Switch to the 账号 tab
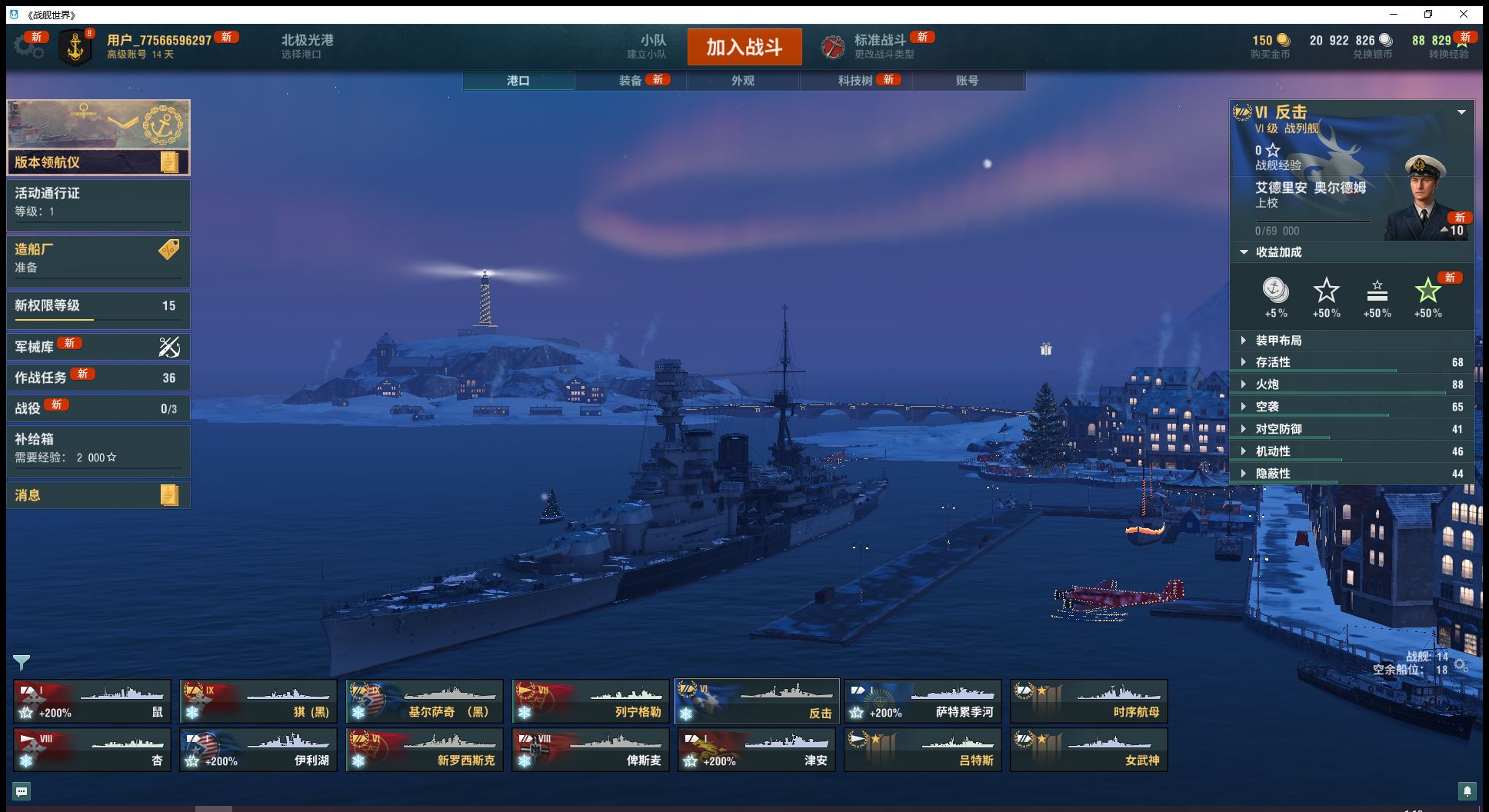 tap(967, 81)
